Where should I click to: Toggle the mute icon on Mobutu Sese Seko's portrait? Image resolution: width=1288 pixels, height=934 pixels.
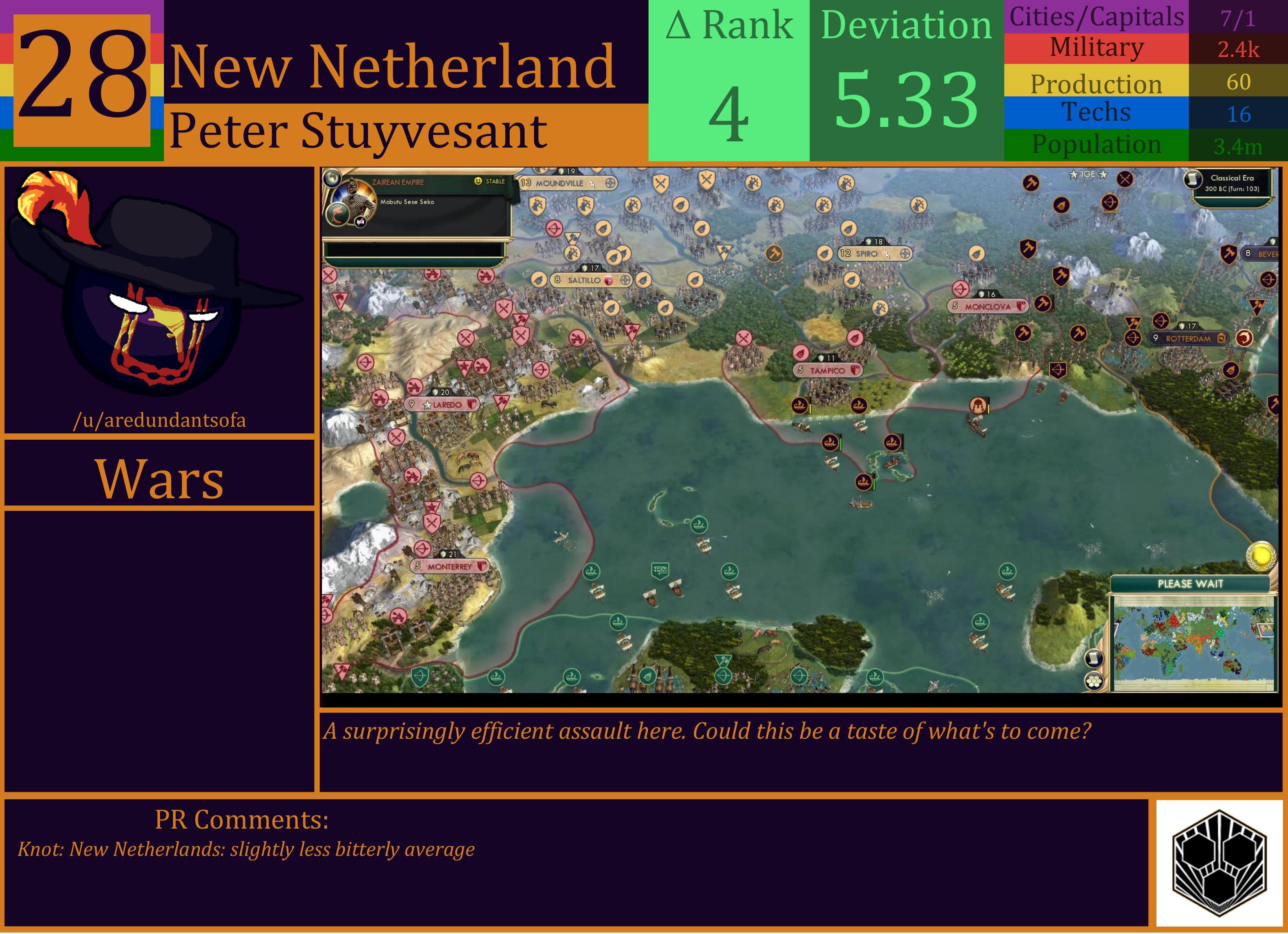coord(360,221)
